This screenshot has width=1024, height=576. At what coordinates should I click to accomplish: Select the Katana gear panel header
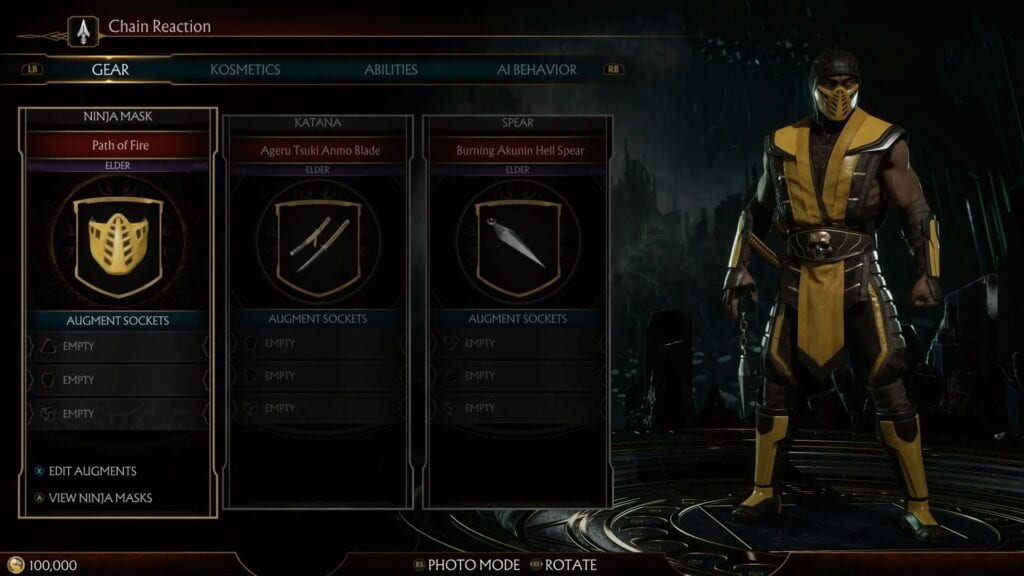coord(317,123)
